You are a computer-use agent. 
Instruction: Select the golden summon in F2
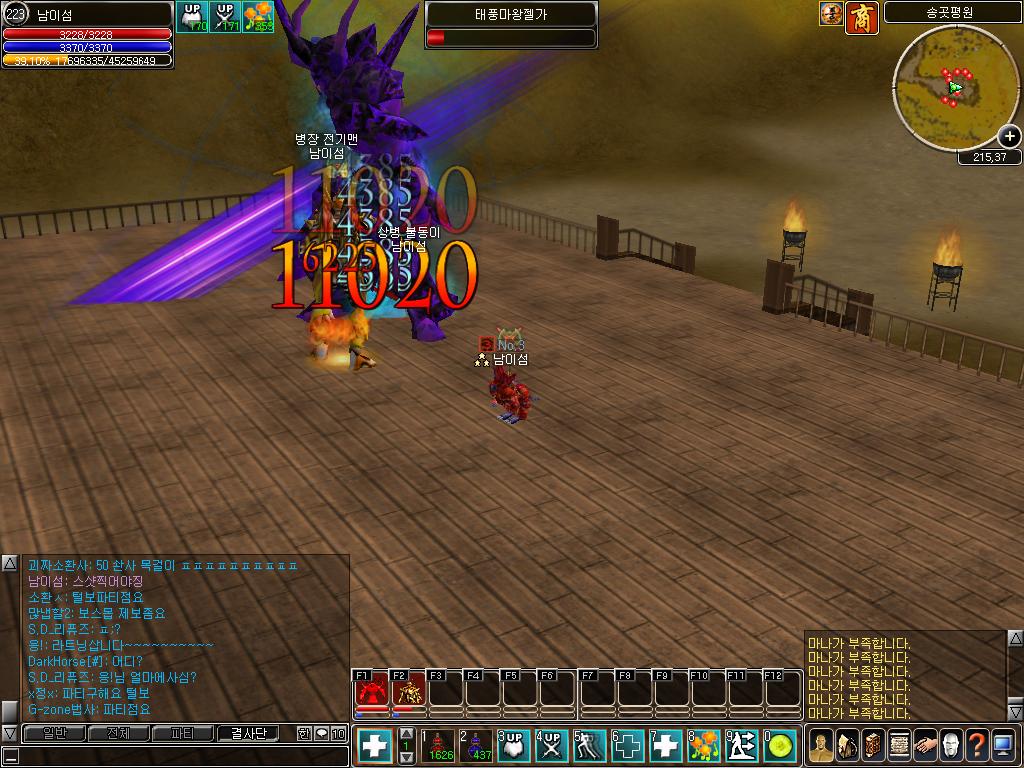tap(409, 690)
